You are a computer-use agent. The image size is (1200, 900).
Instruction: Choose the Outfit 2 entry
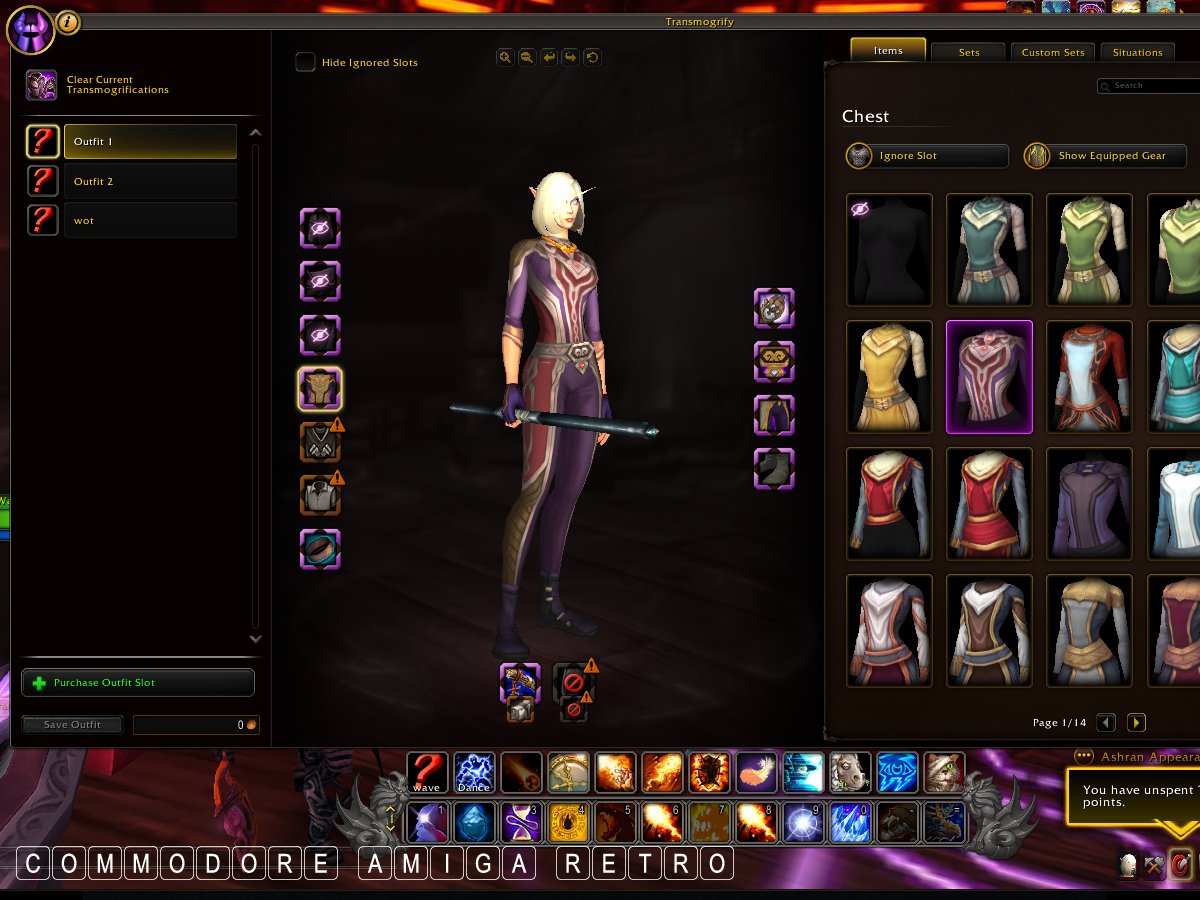click(150, 181)
